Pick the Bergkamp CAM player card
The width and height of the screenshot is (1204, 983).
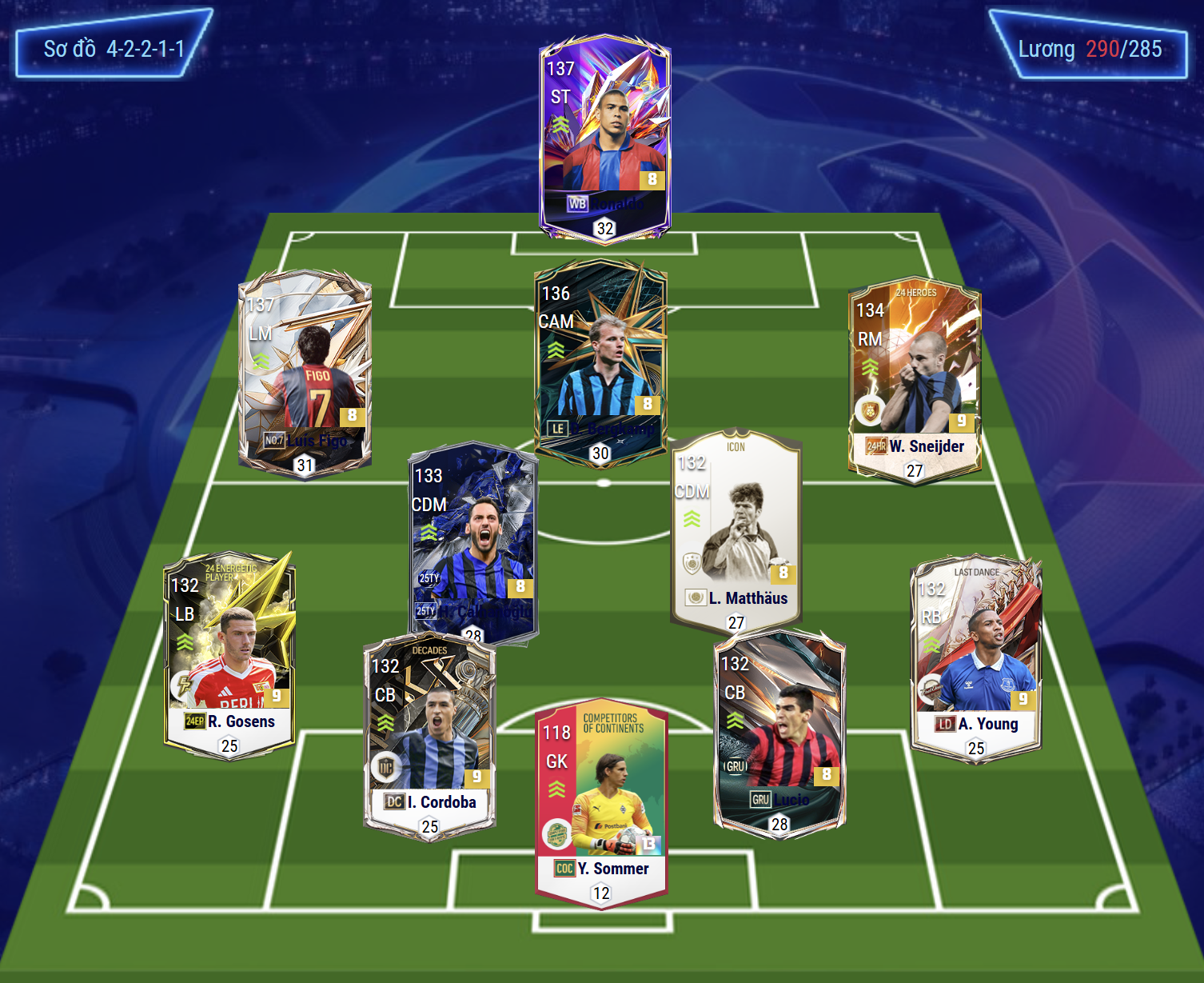[x=600, y=362]
